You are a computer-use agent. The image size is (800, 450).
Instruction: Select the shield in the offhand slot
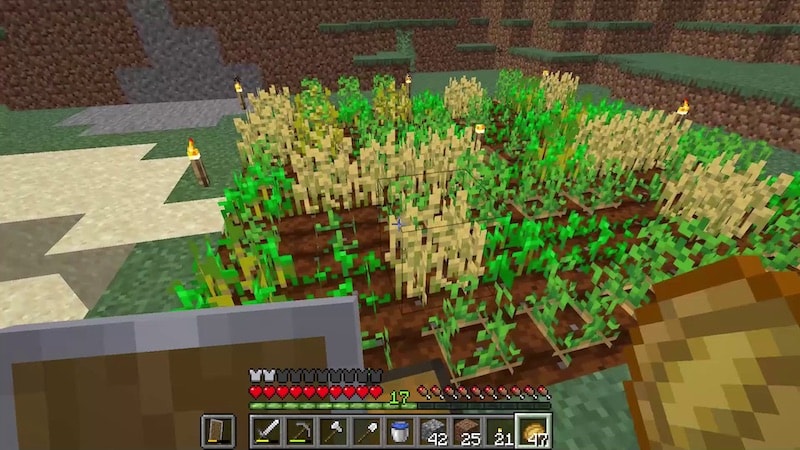pyautogui.click(x=217, y=432)
